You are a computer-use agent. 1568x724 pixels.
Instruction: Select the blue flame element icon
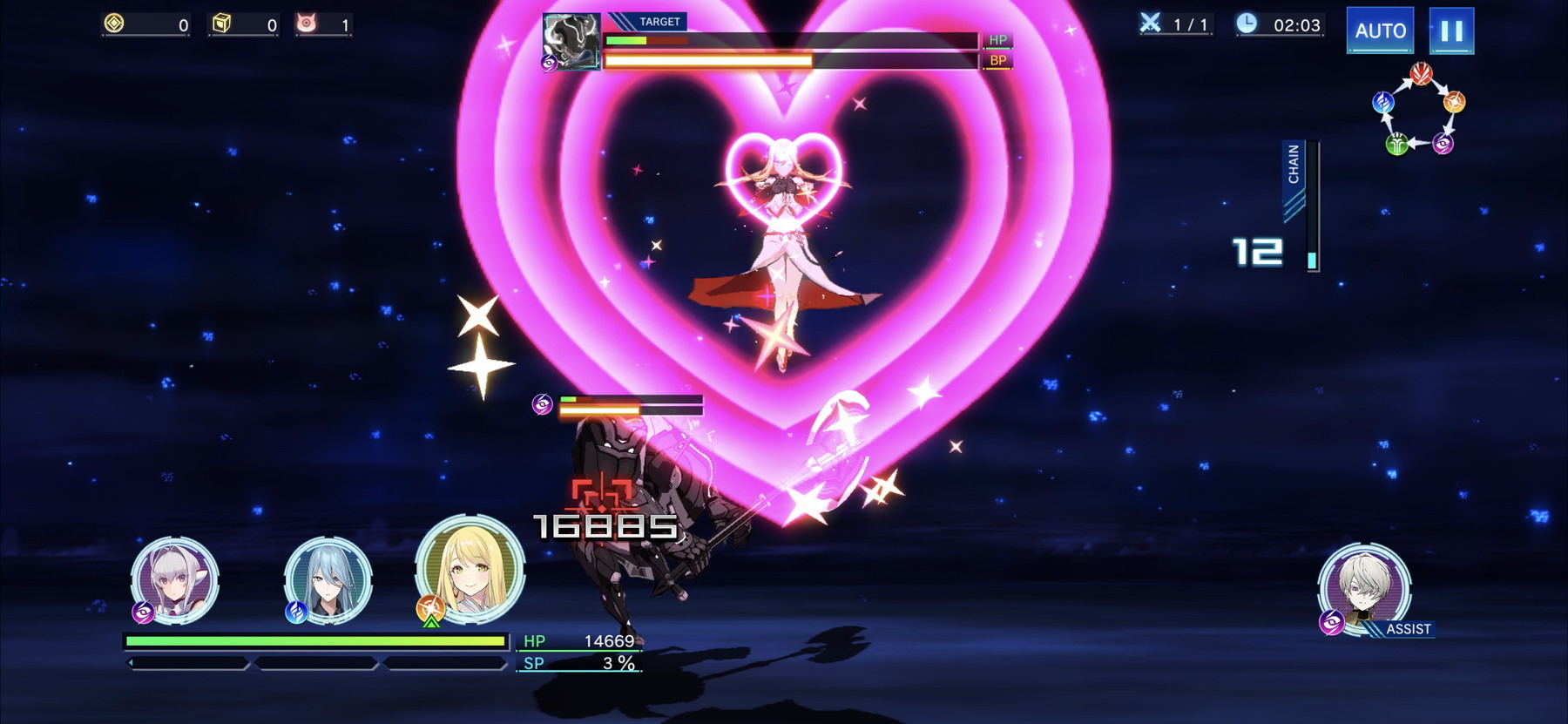[x=1382, y=103]
